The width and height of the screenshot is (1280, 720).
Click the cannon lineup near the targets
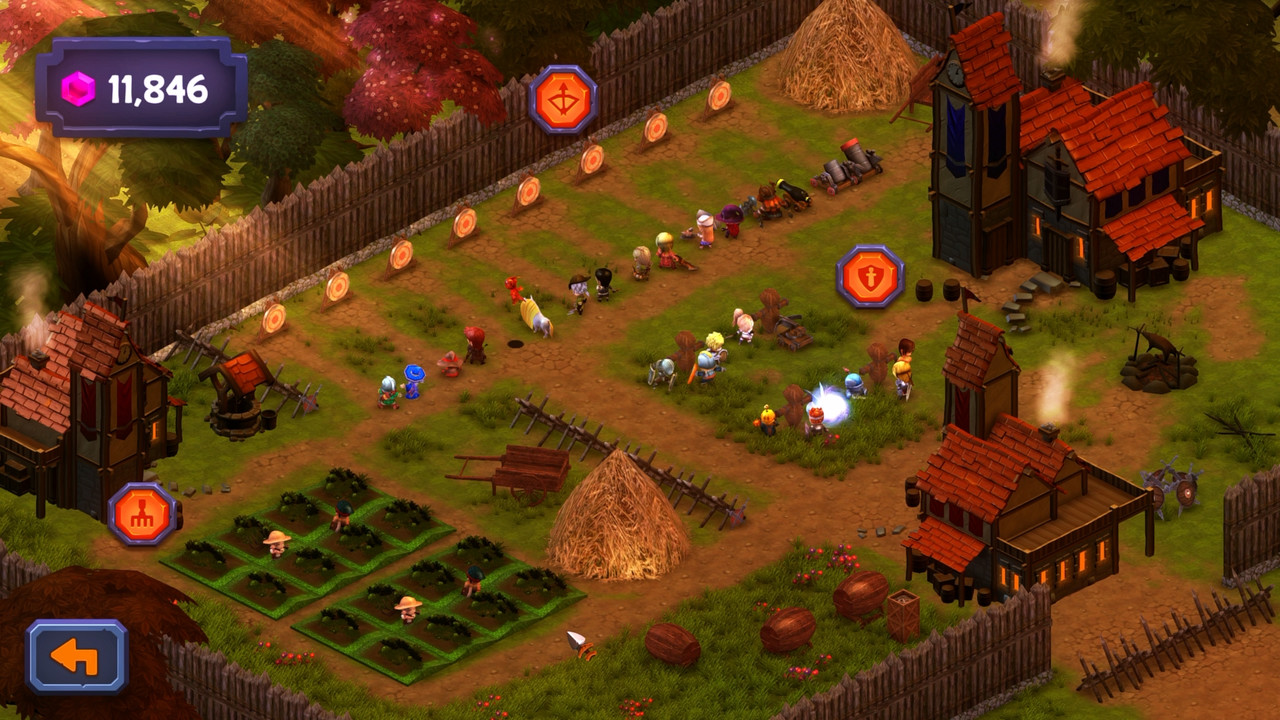tap(830, 180)
